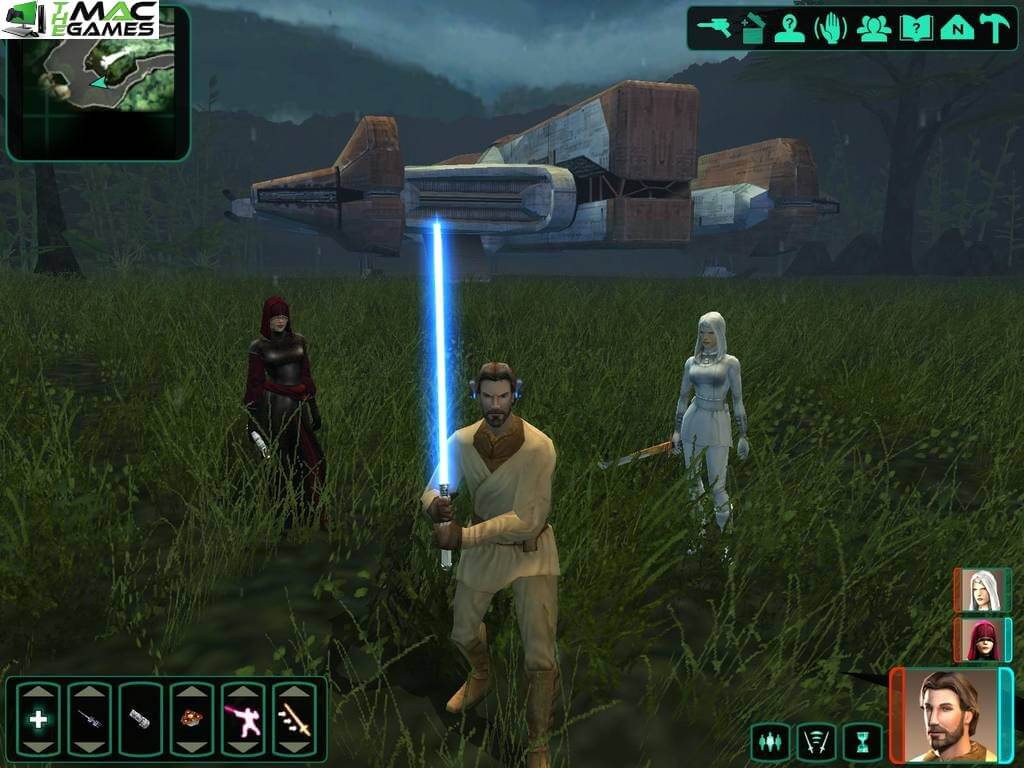Select the grey cylinder item slot
This screenshot has width=1024, height=768.
click(140, 719)
